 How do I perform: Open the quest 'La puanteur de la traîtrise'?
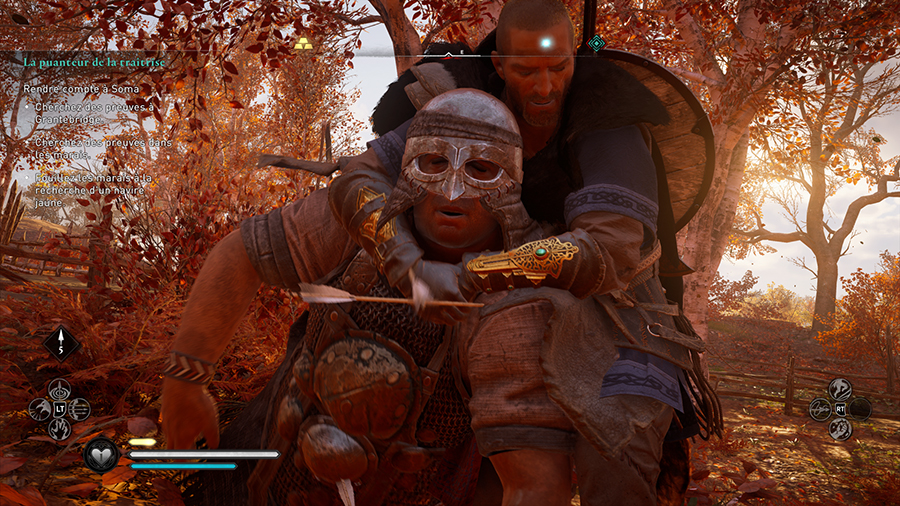tap(94, 62)
